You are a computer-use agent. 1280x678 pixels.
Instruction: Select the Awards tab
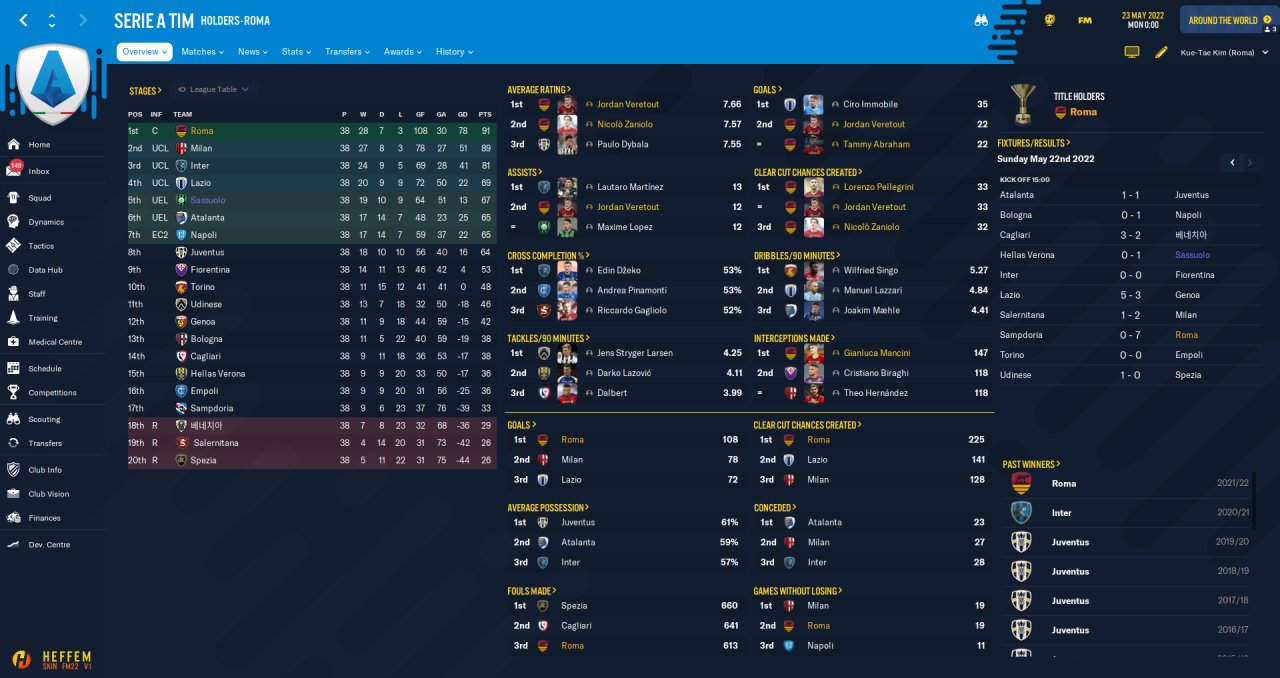(x=402, y=52)
